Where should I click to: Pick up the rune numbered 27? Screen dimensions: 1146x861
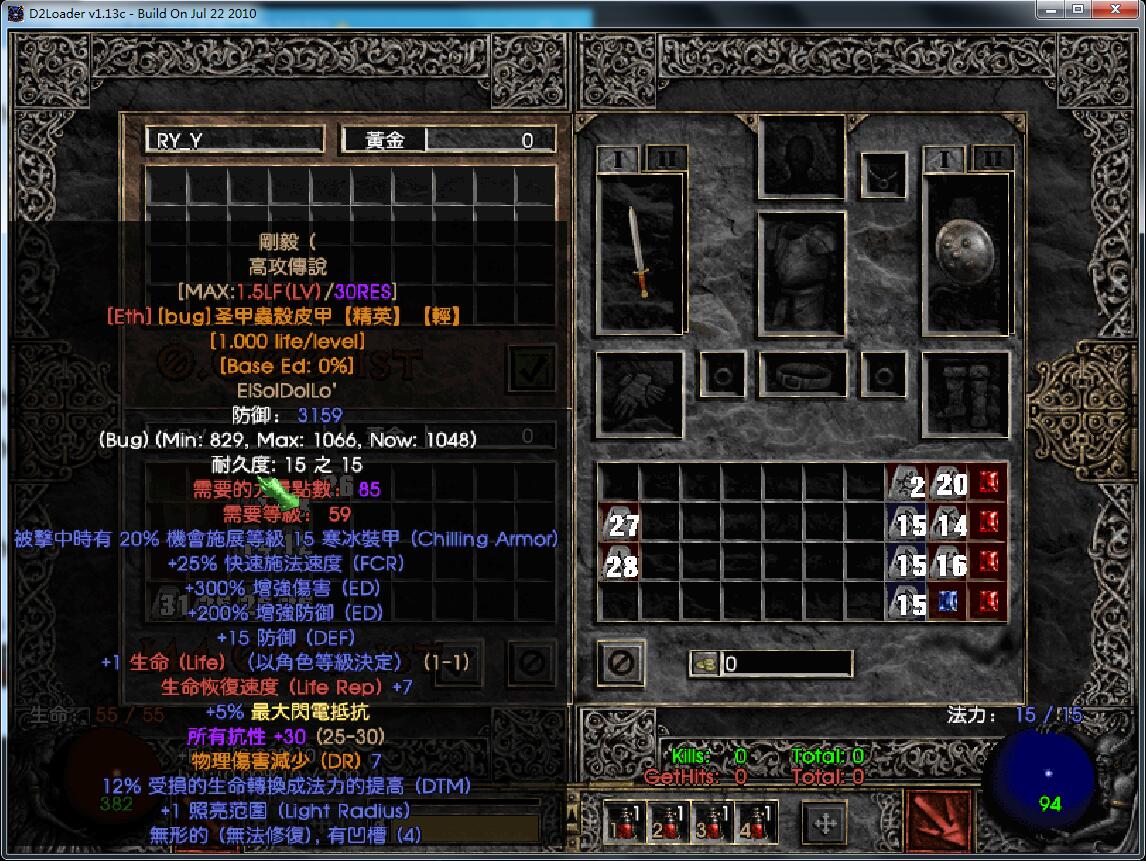tap(619, 523)
